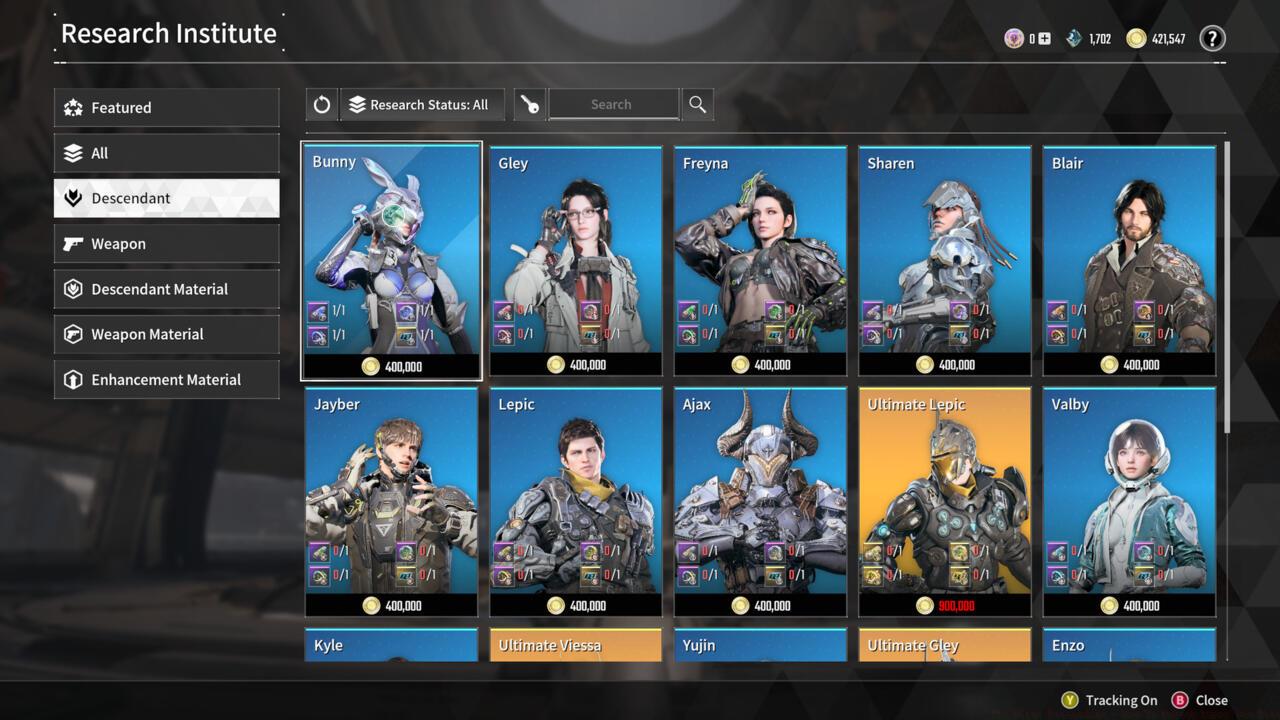This screenshot has width=1280, height=720.
Task: Click the refresh arrow button
Action: [322, 104]
